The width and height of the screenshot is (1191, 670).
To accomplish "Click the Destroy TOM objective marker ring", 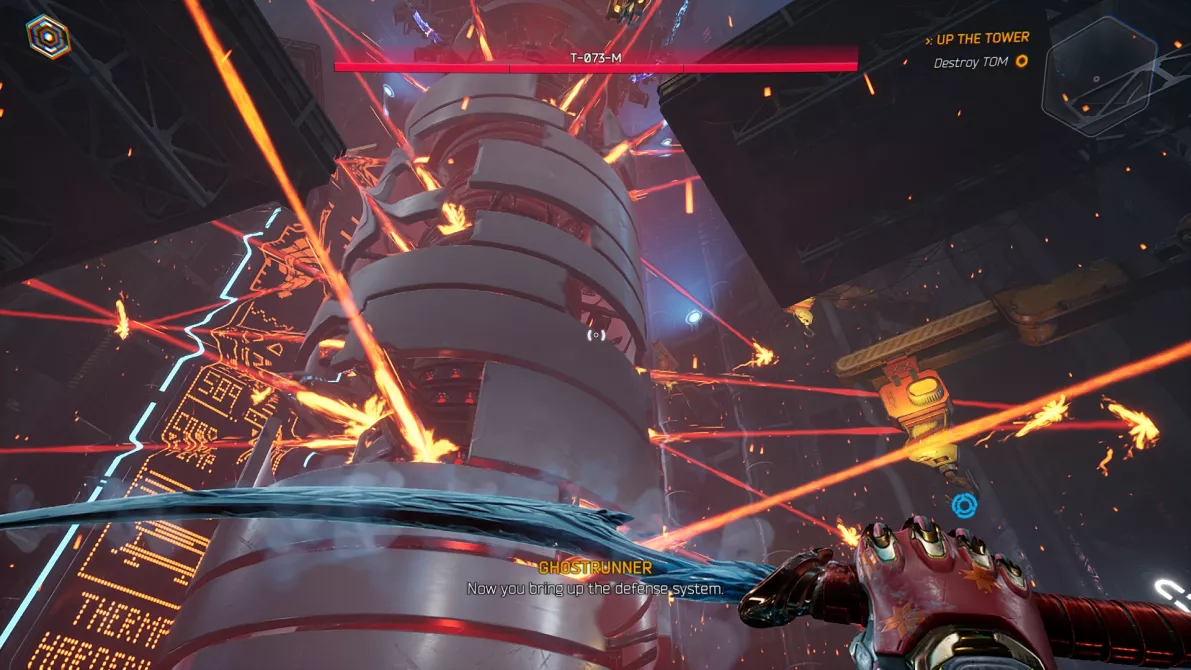I will (1021, 62).
